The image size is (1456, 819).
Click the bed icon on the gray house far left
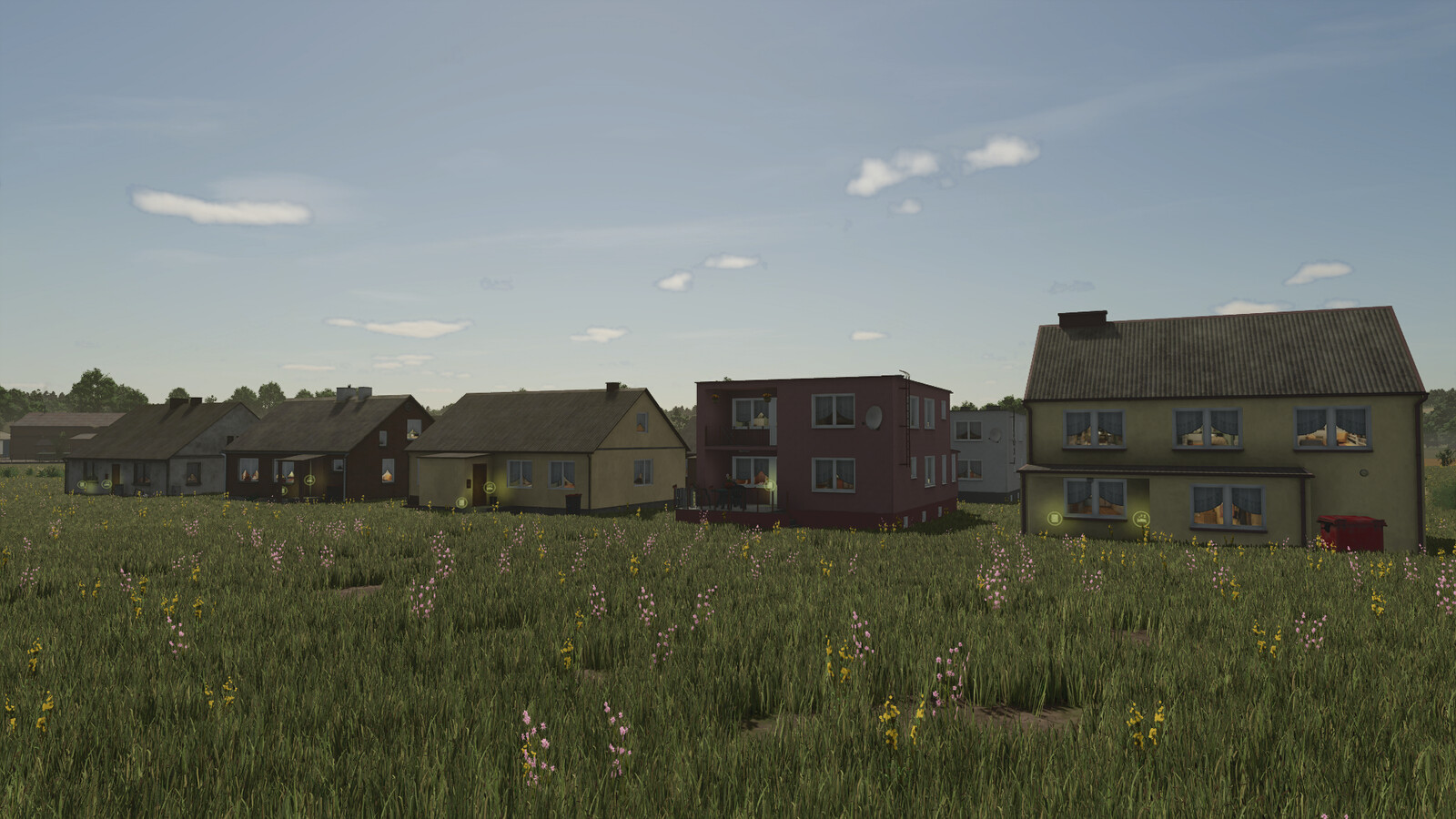coord(107,483)
